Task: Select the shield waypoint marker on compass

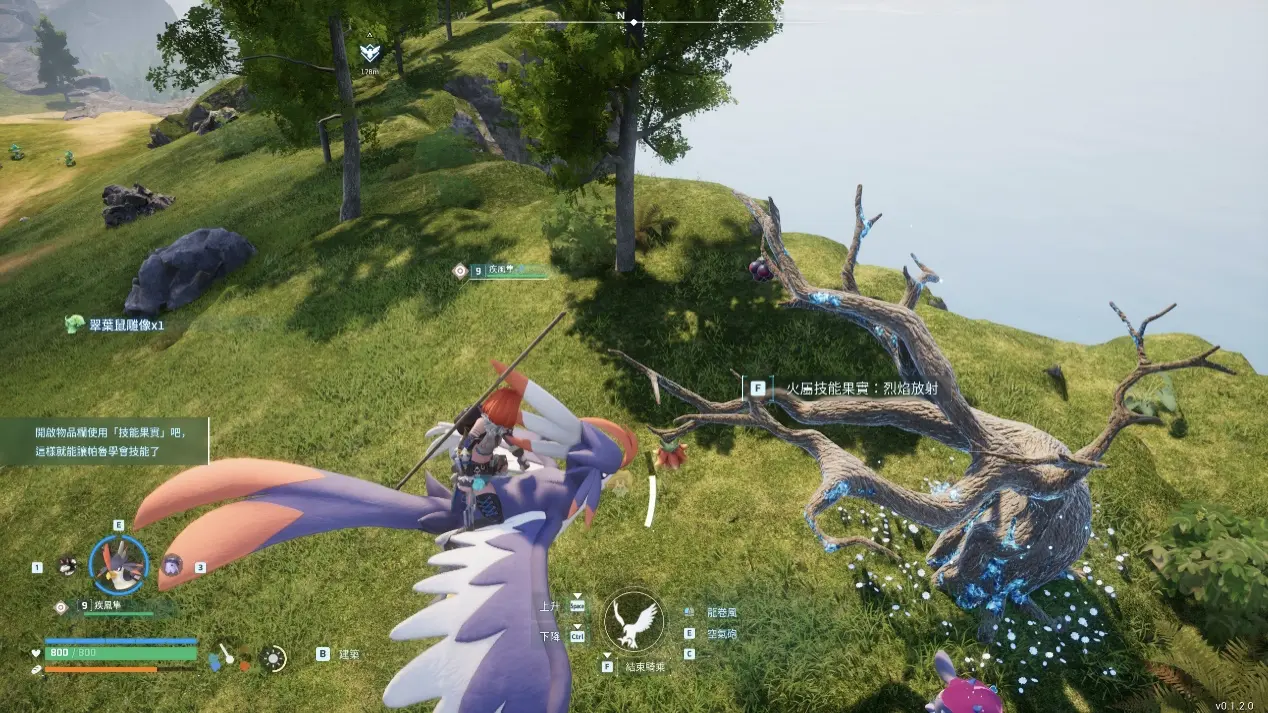Action: (370, 54)
